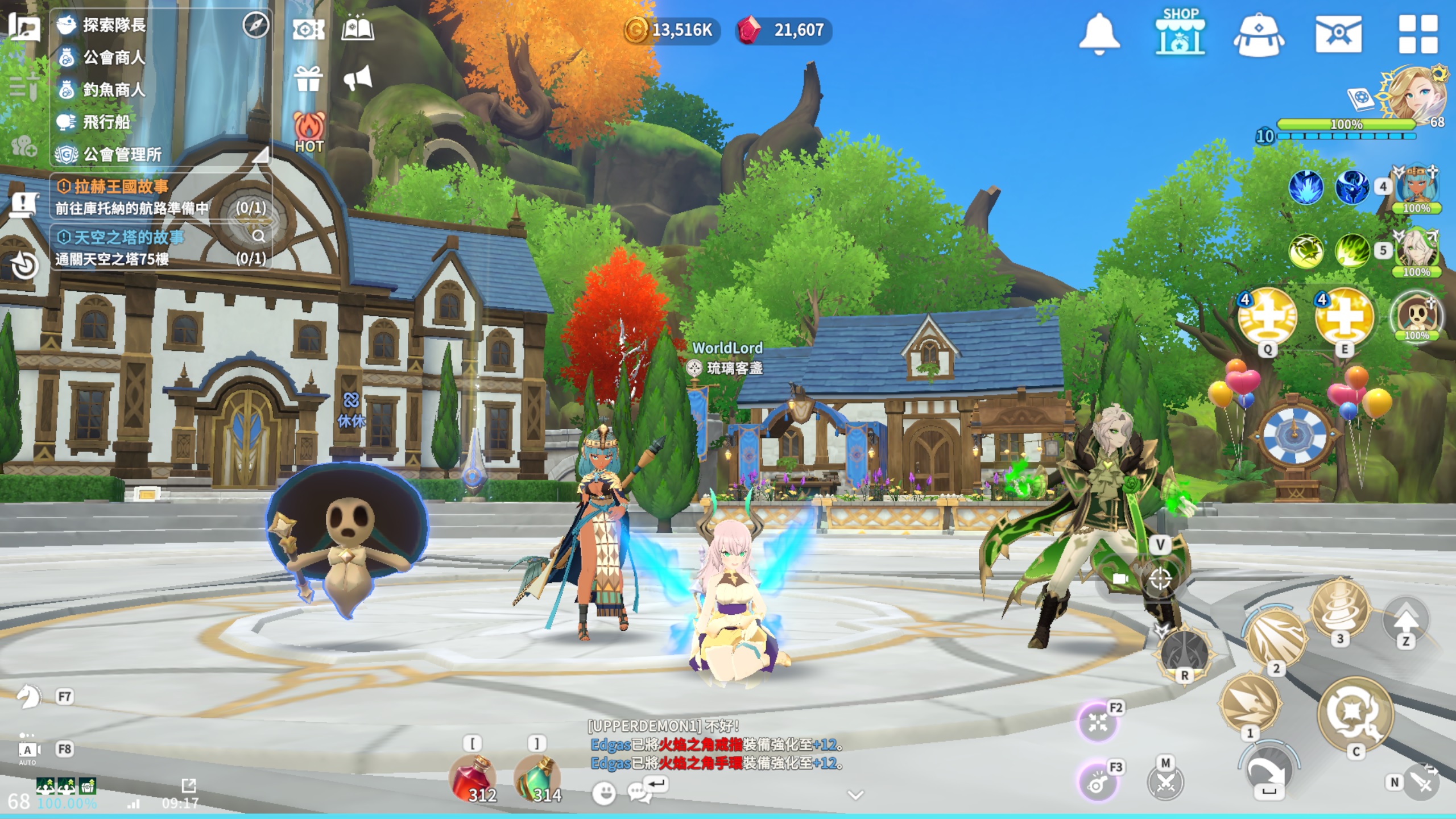Navigate to 飛行船 from the list
The image size is (1456, 819).
106,122
